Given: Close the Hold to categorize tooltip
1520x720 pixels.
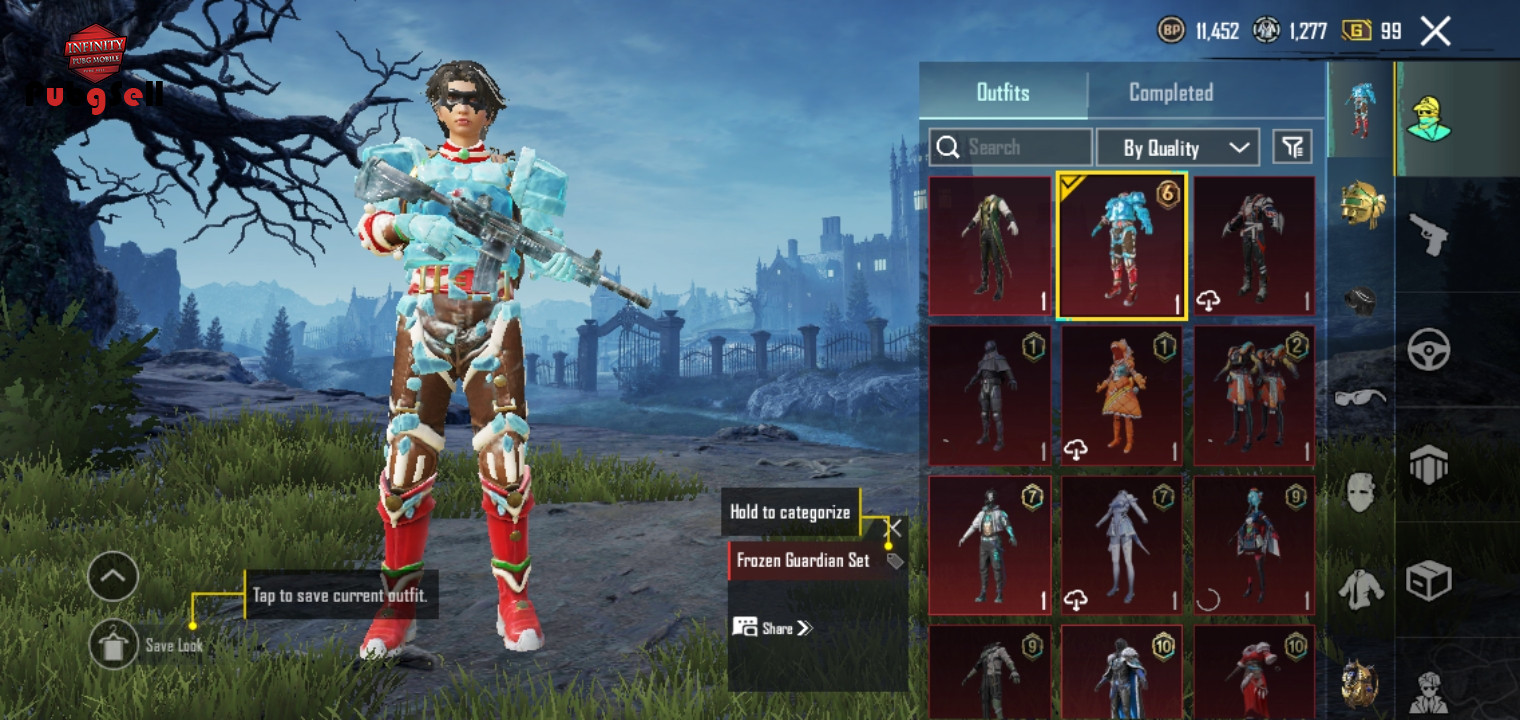Looking at the screenshot, I should (894, 527).
